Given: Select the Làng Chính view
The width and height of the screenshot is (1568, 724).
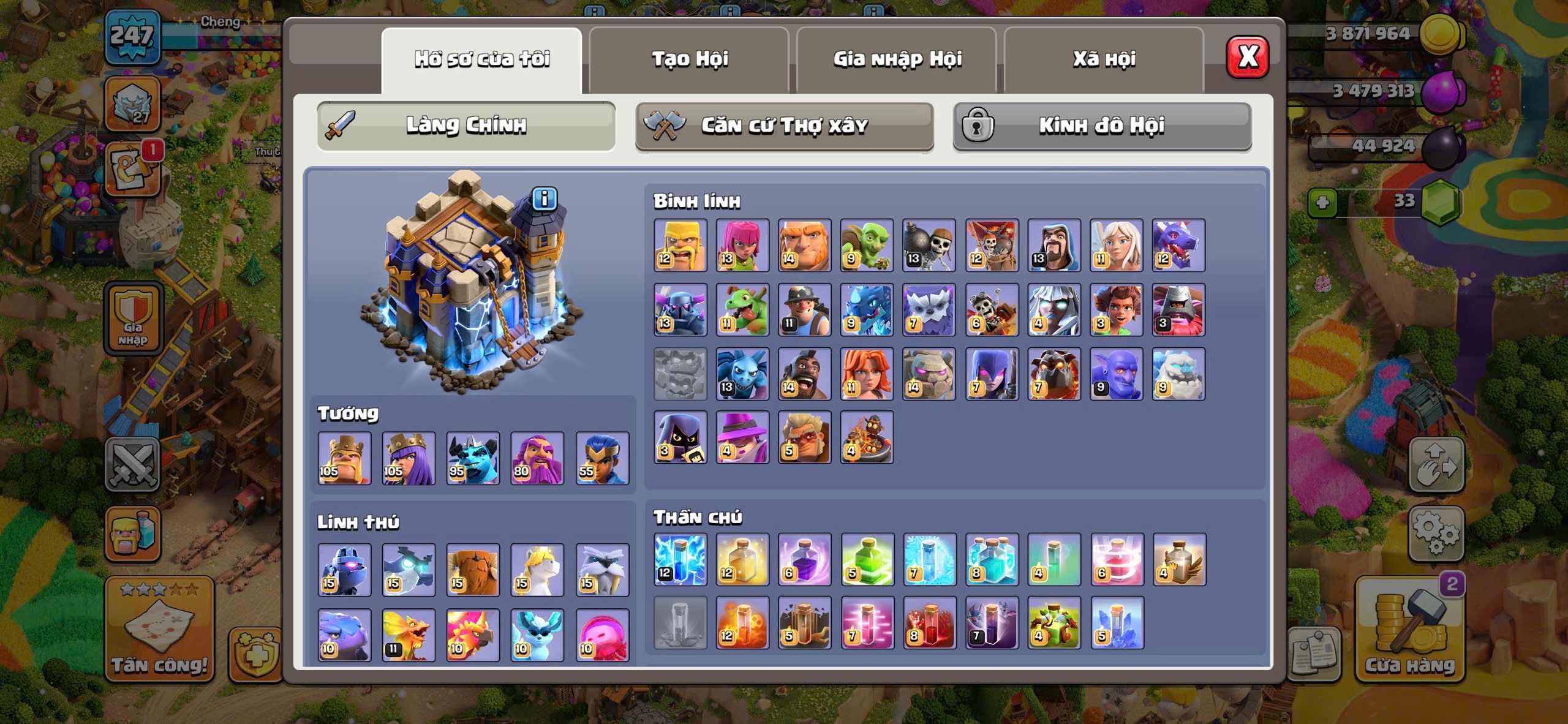Looking at the screenshot, I should tap(466, 126).
